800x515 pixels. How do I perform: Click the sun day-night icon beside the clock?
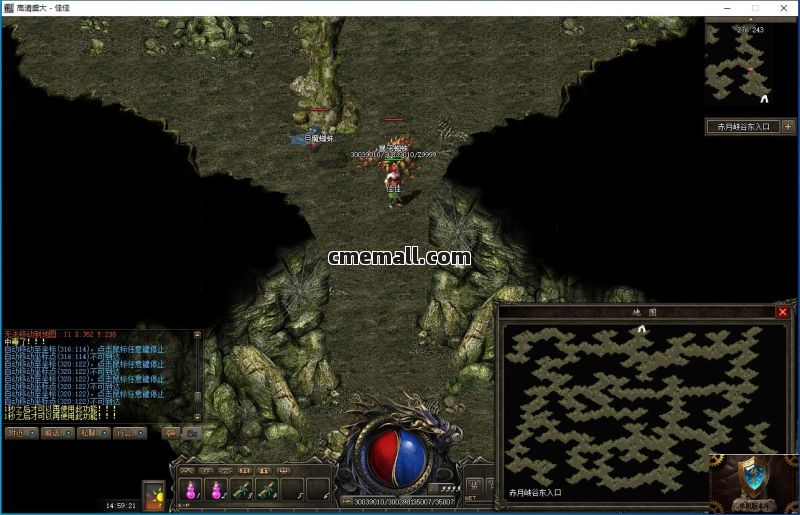153,496
